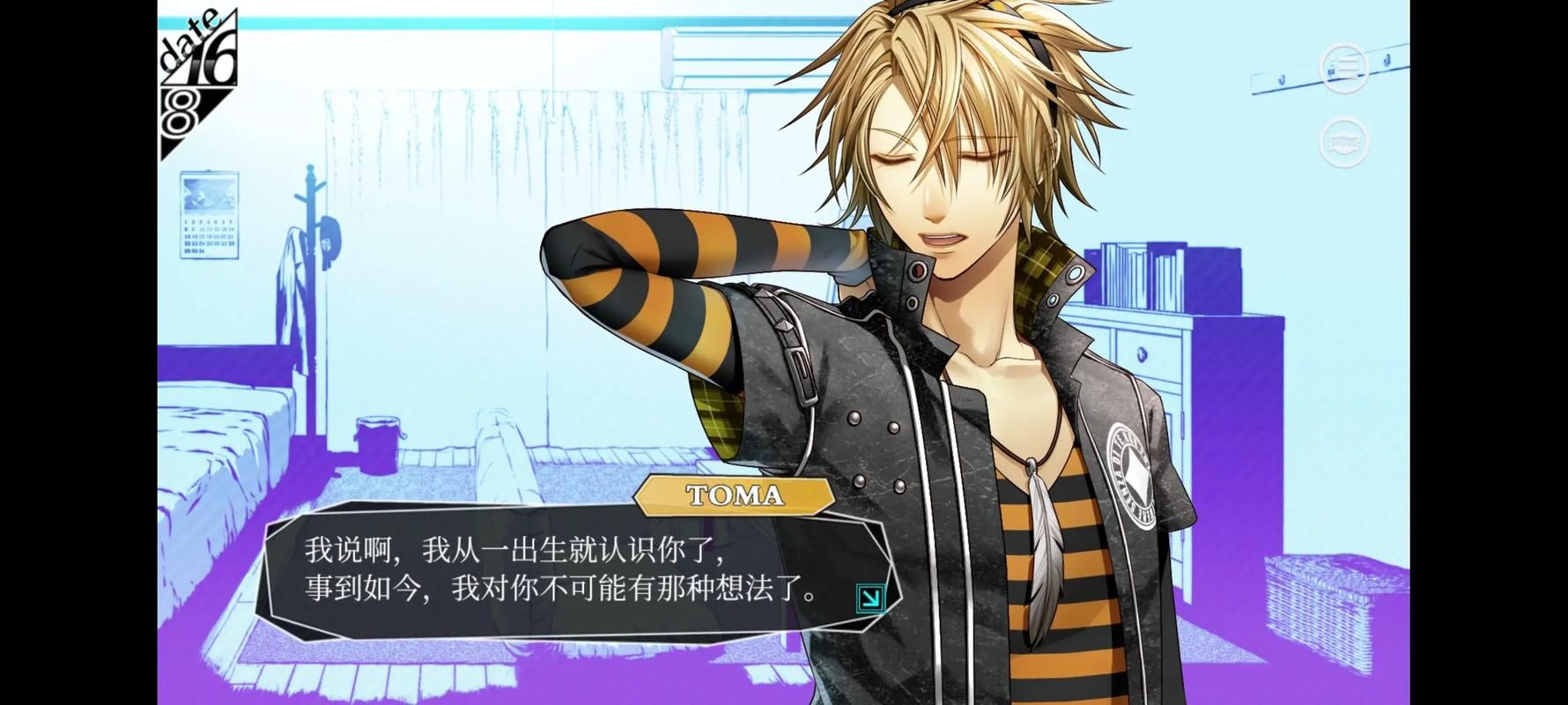The height and width of the screenshot is (705, 1568).
Task: Tap the round button below the menu
Action: pyautogui.click(x=1343, y=141)
